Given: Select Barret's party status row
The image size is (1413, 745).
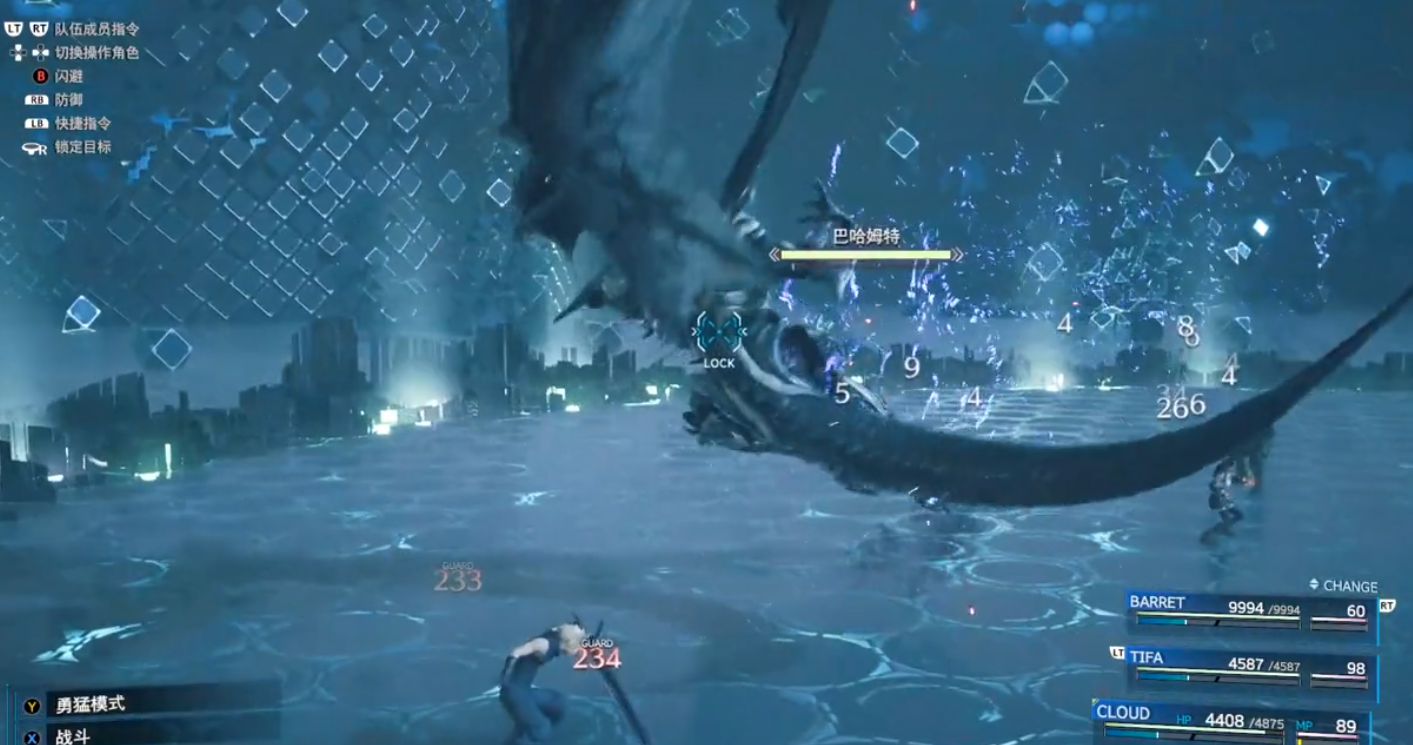Looking at the screenshot, I should pos(1250,611).
